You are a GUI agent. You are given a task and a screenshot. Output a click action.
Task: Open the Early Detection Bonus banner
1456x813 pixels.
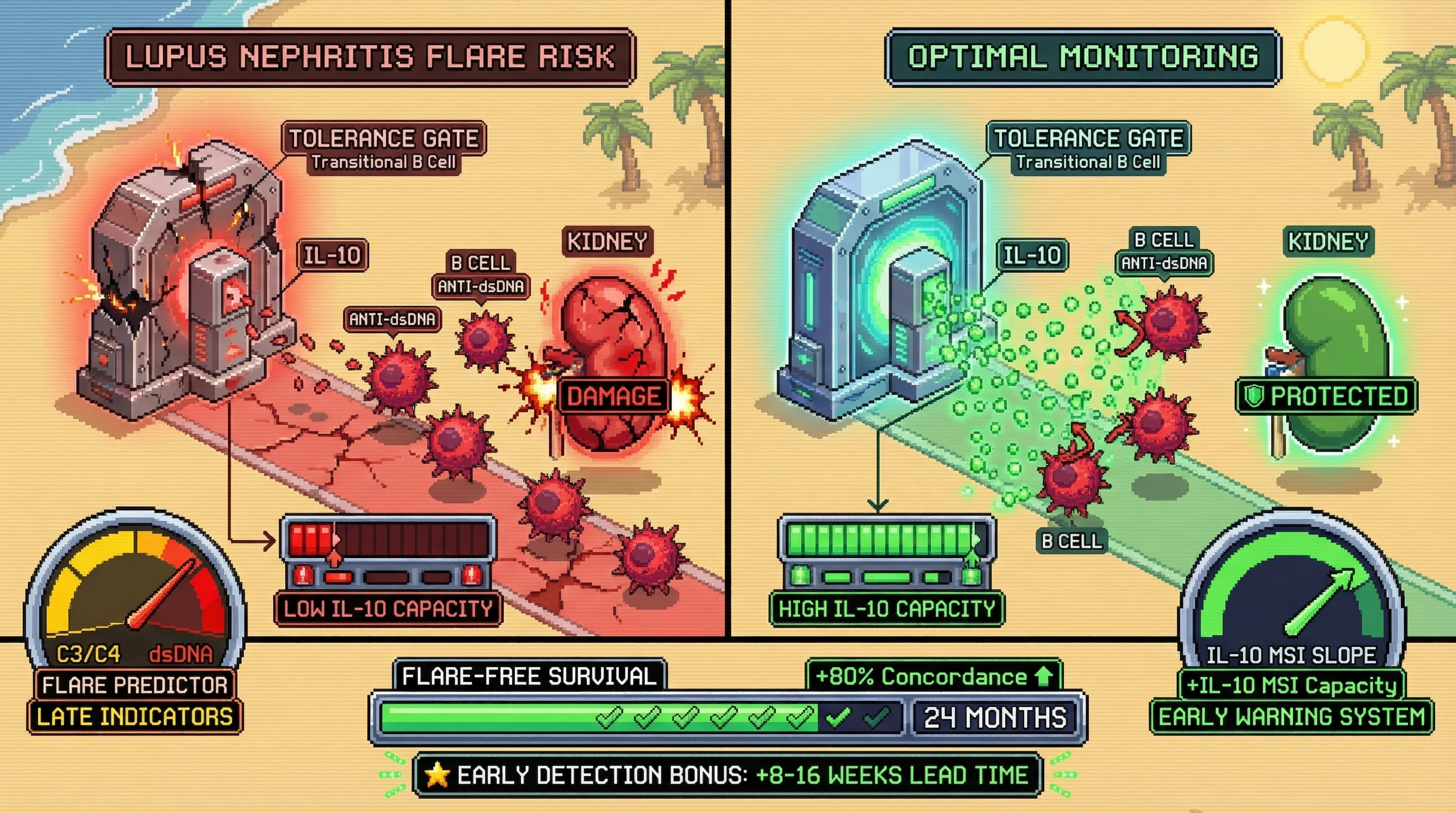(x=727, y=775)
